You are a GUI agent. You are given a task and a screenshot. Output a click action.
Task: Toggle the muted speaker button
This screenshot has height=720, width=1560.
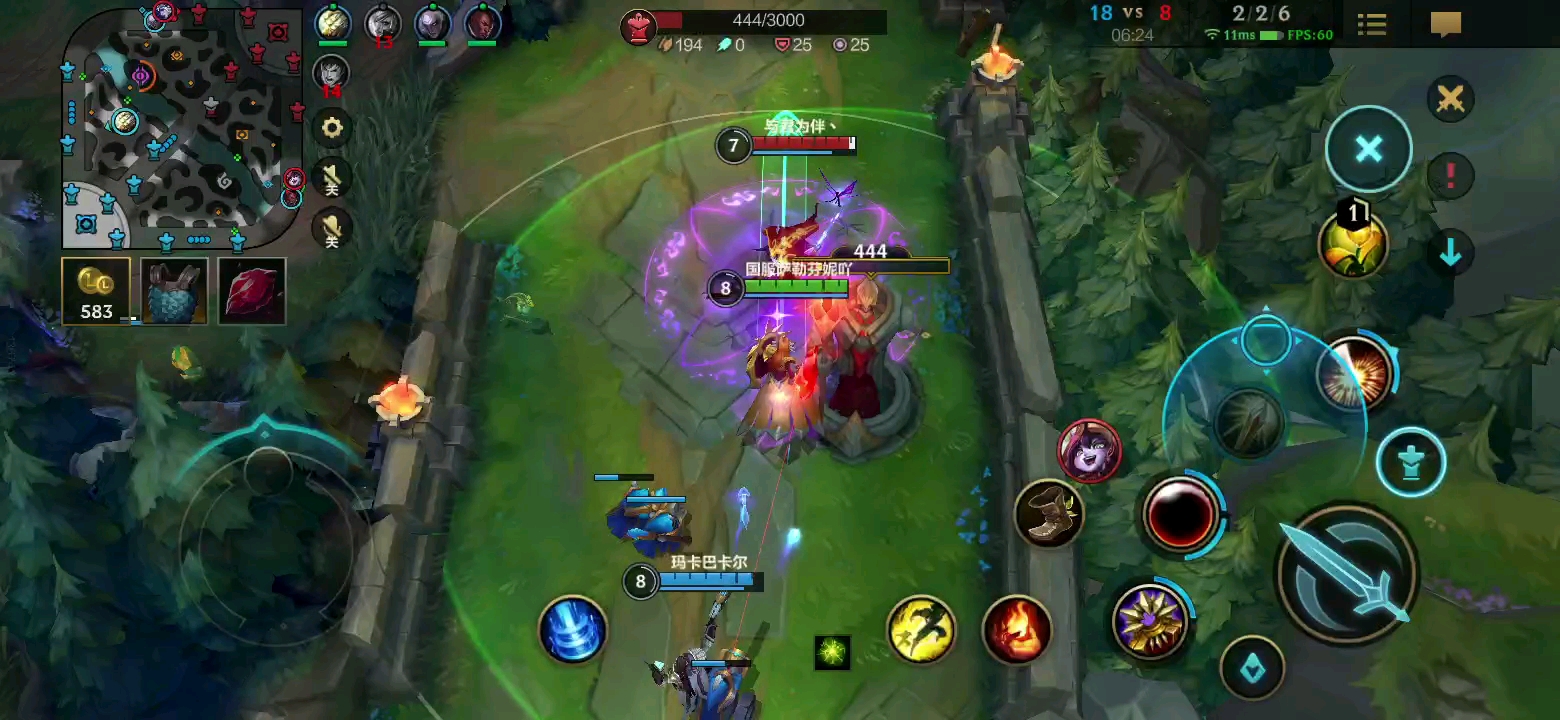[x=332, y=179]
